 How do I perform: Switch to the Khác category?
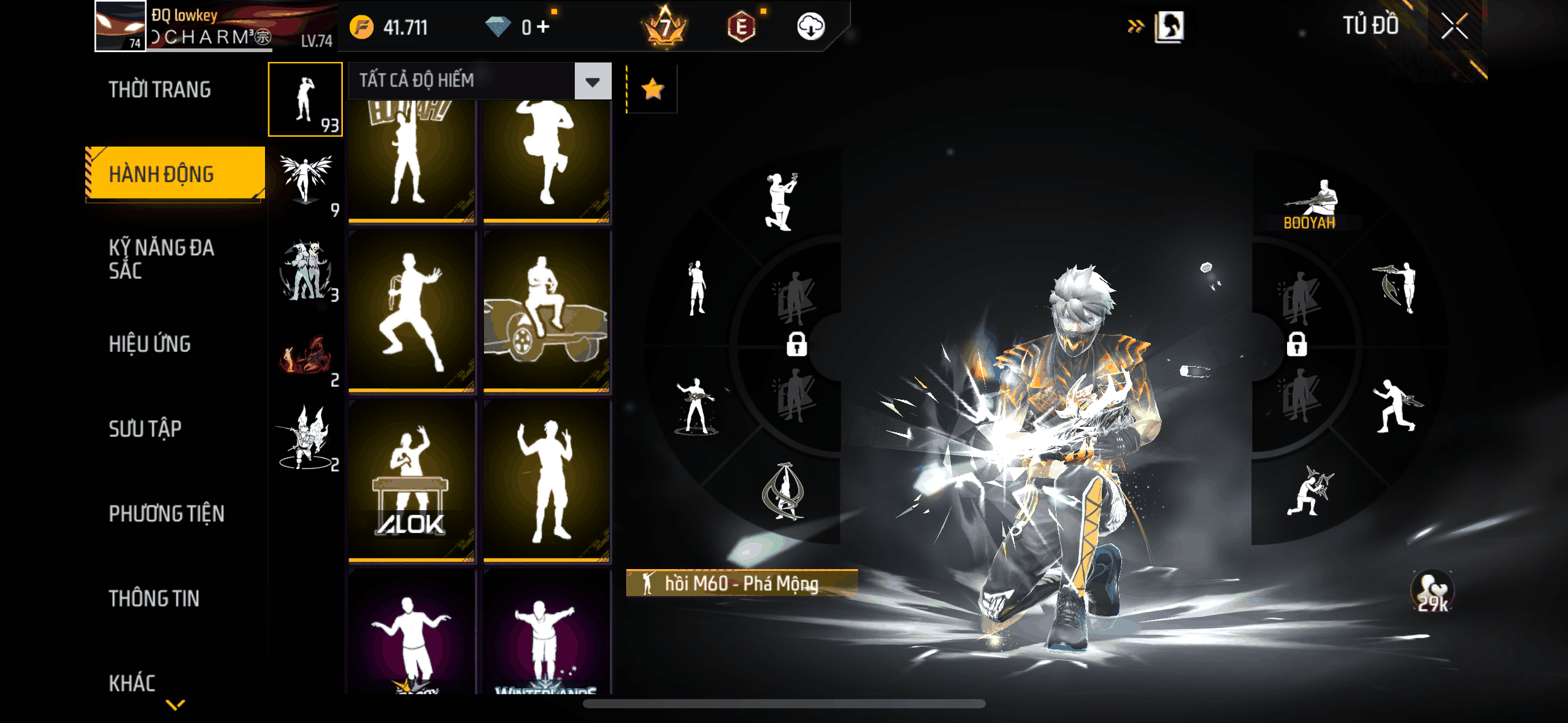pos(132,683)
